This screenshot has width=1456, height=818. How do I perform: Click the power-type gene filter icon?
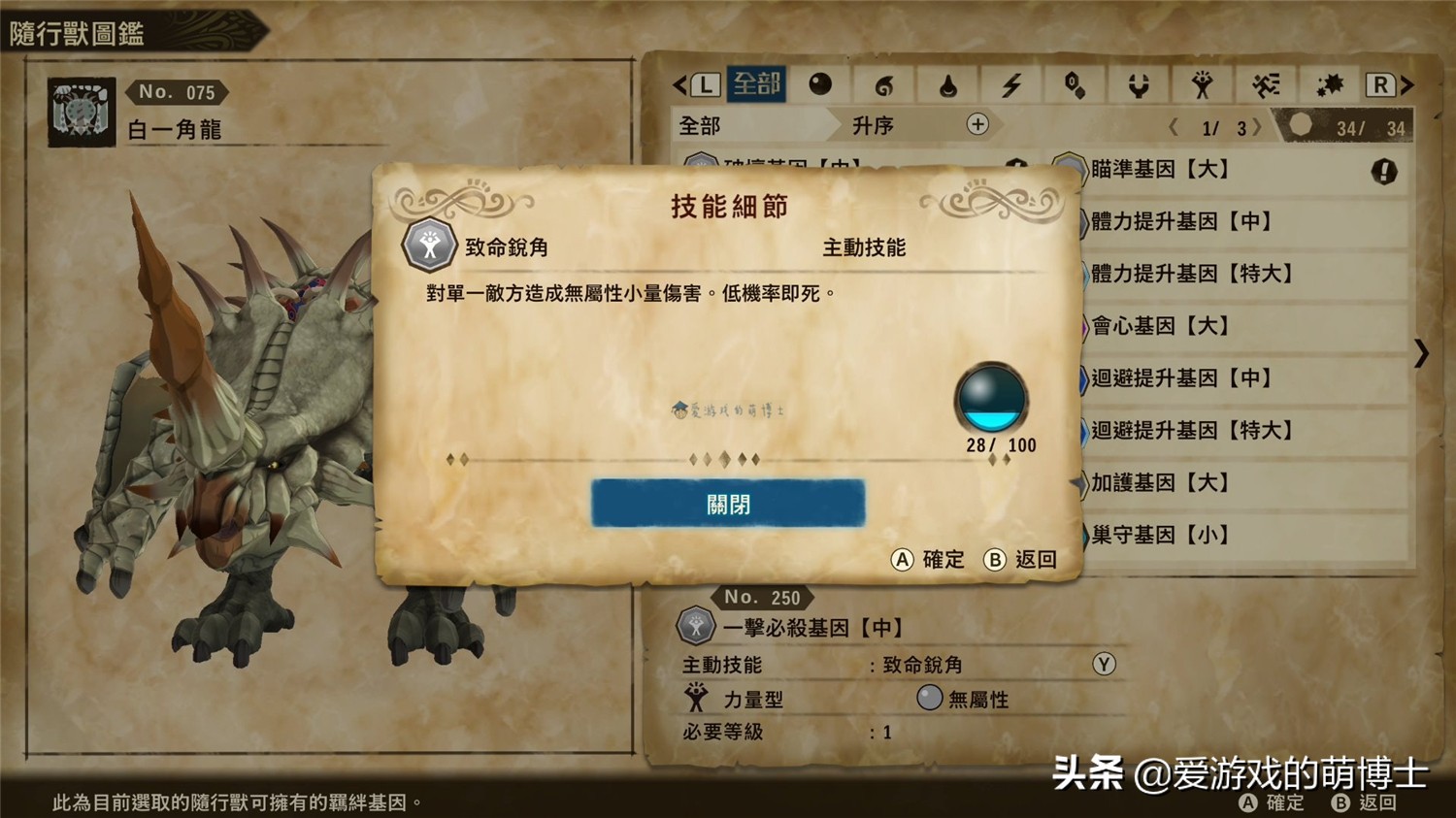pyautogui.click(x=1204, y=84)
